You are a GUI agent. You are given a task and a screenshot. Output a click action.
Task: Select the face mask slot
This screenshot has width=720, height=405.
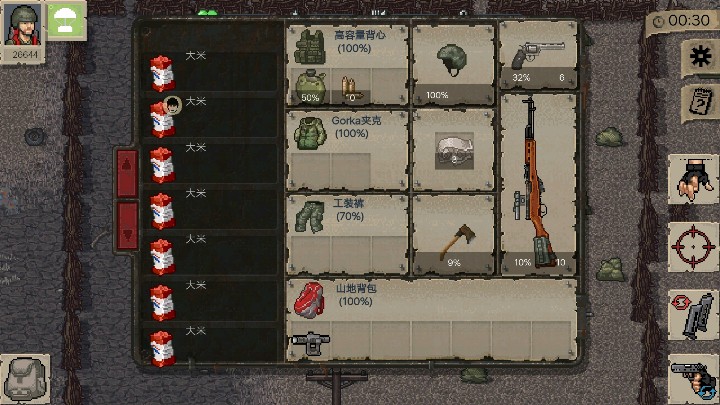[453, 150]
